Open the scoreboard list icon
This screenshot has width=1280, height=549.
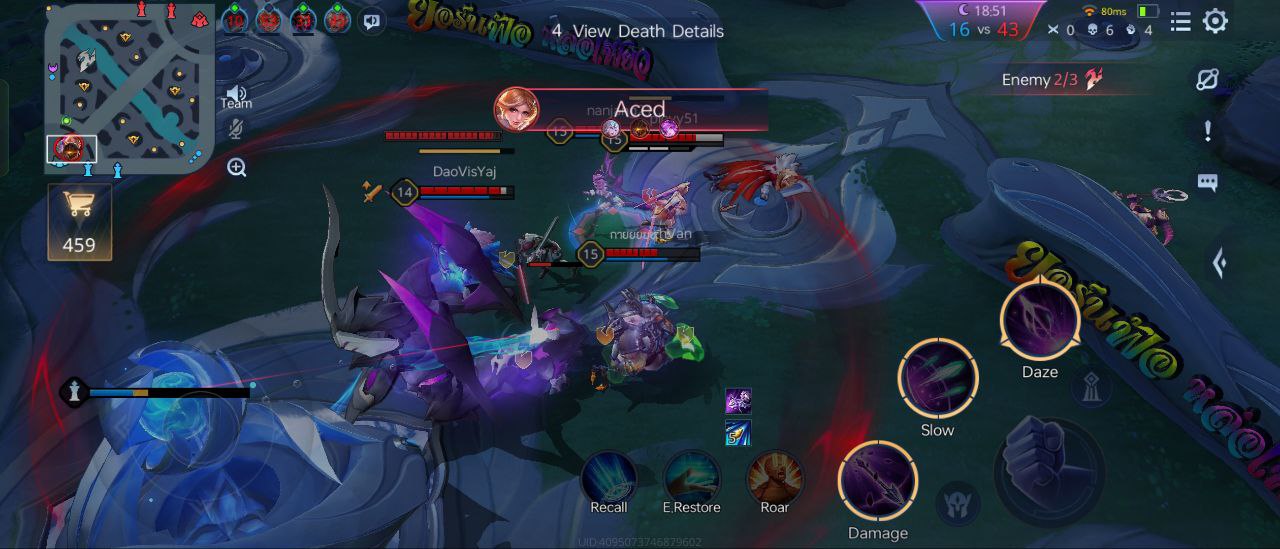pos(1180,21)
